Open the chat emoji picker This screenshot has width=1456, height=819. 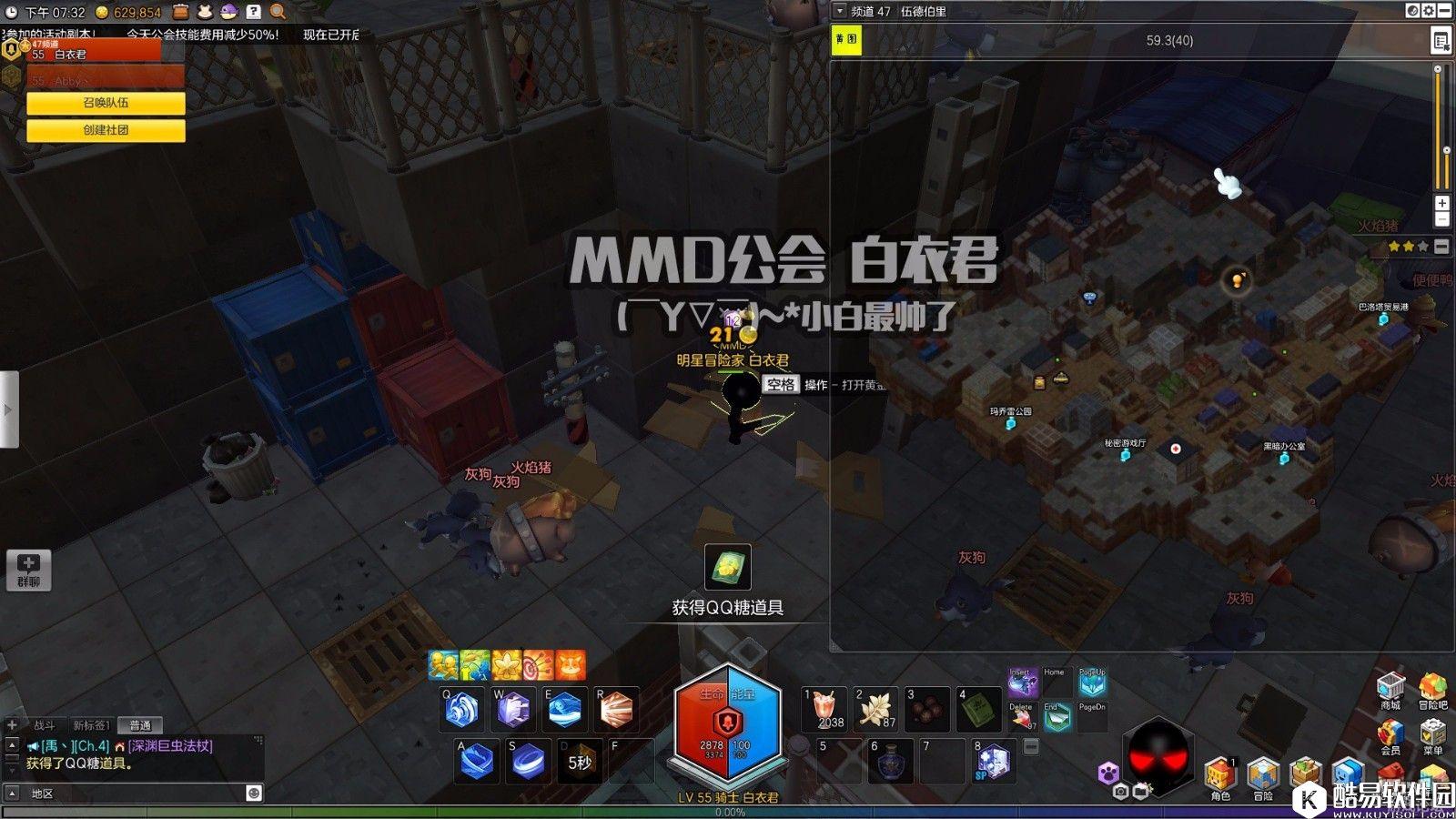click(x=254, y=793)
